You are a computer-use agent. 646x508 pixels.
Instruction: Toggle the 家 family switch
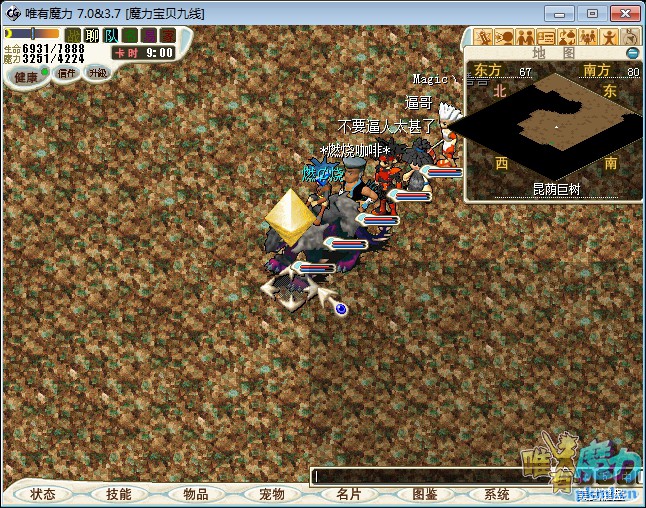(167, 35)
